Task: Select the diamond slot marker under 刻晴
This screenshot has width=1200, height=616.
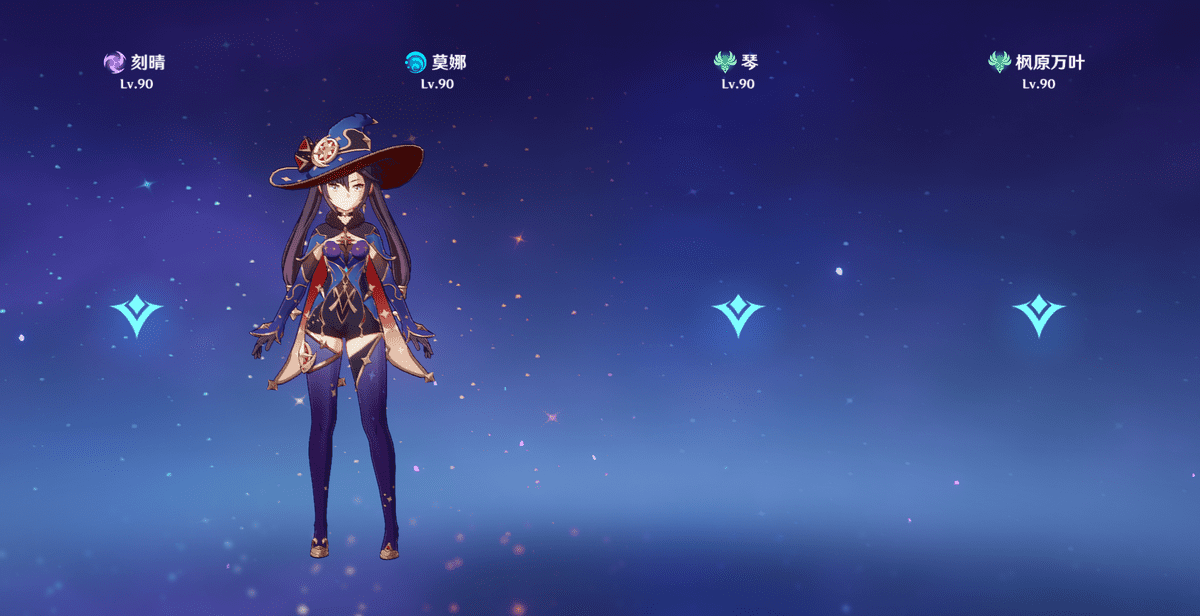Action: [136, 314]
